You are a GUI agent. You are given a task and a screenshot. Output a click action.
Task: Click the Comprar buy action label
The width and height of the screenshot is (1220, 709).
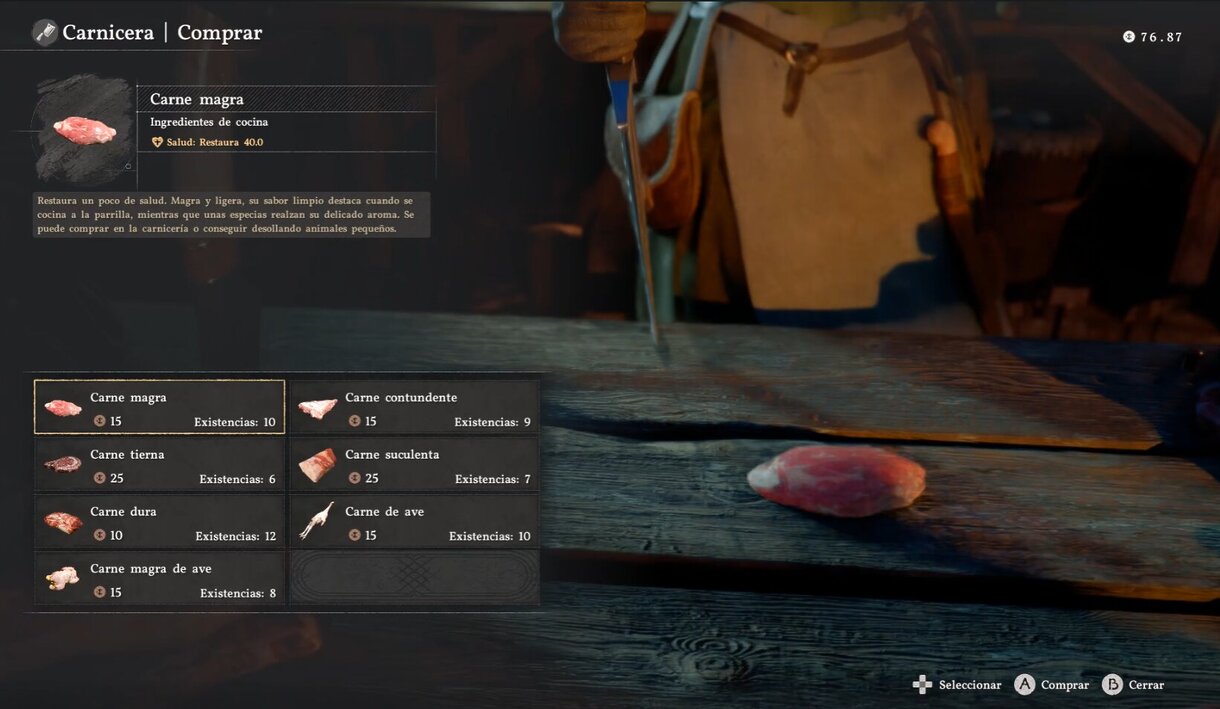point(1064,685)
